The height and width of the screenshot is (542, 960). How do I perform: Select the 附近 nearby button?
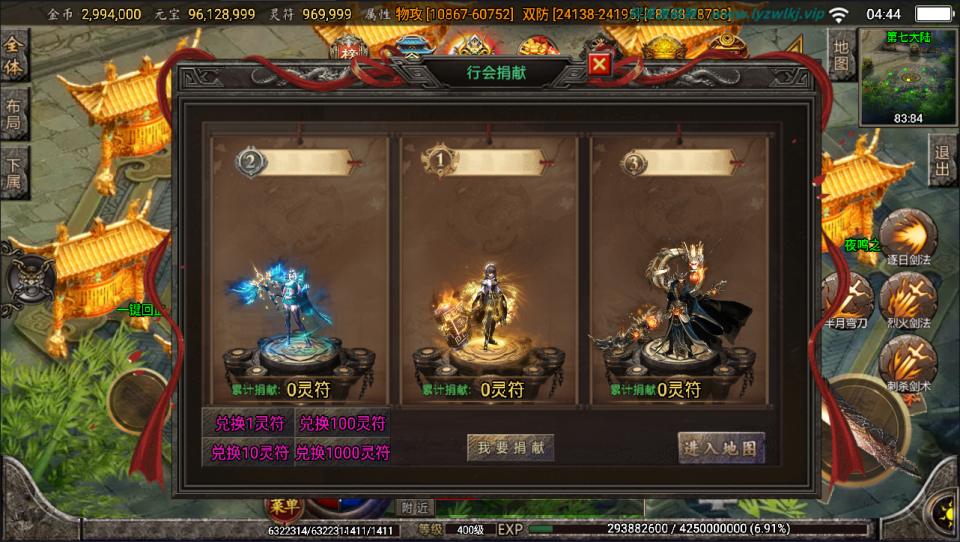click(415, 508)
